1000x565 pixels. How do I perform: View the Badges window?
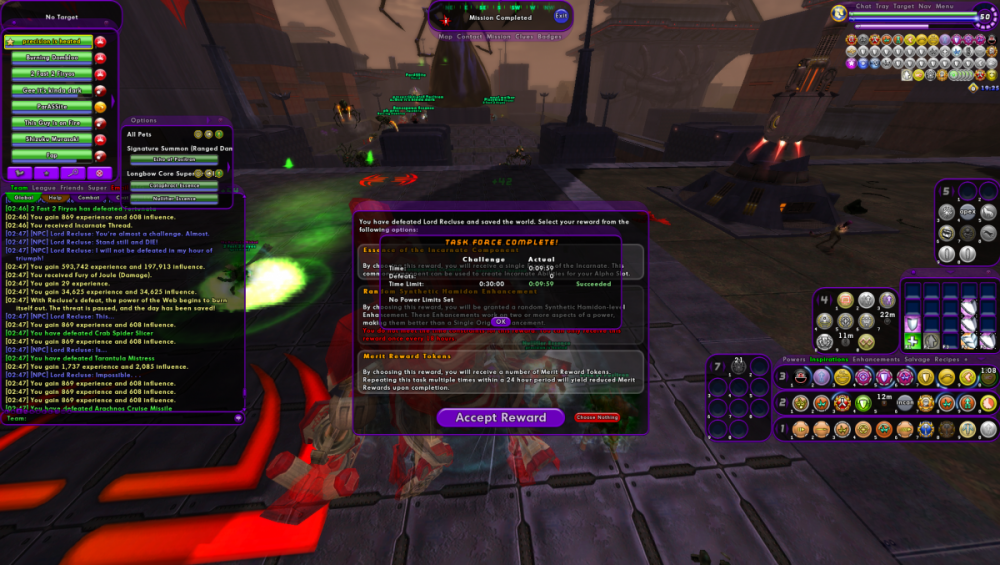(550, 36)
